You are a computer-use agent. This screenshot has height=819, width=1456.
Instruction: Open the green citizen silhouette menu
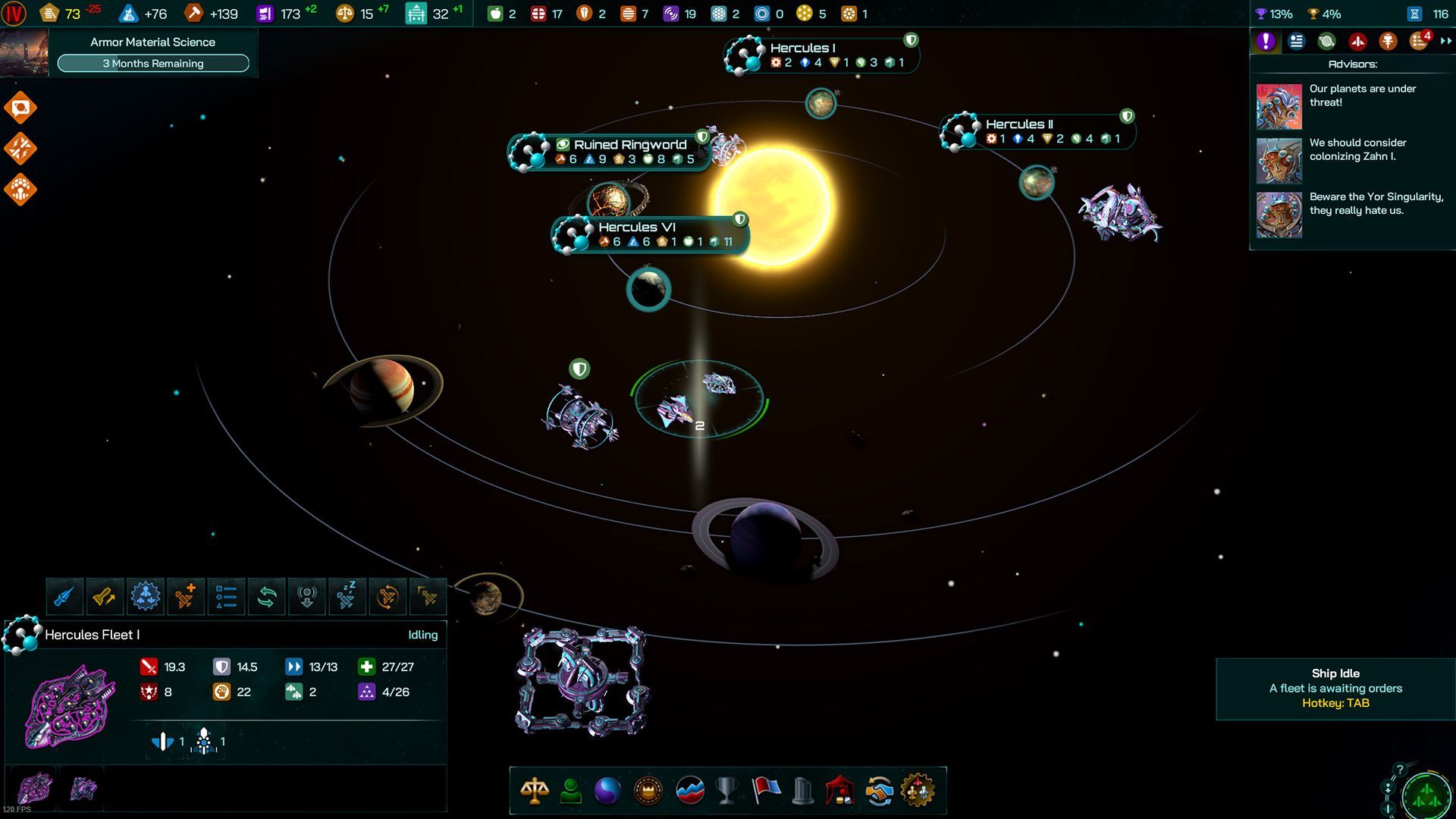tap(571, 791)
